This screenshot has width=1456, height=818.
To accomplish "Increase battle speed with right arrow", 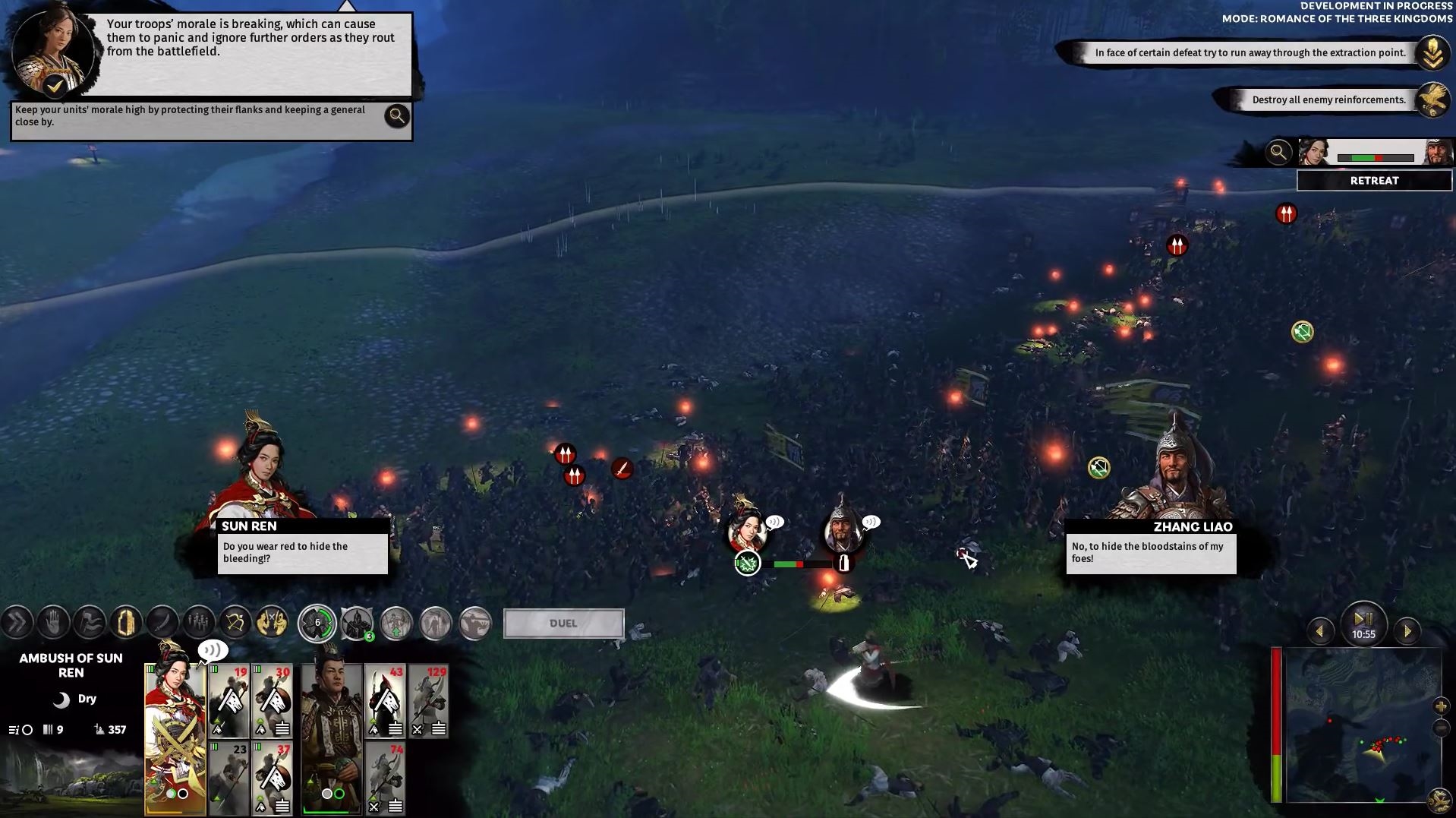I will [1407, 631].
